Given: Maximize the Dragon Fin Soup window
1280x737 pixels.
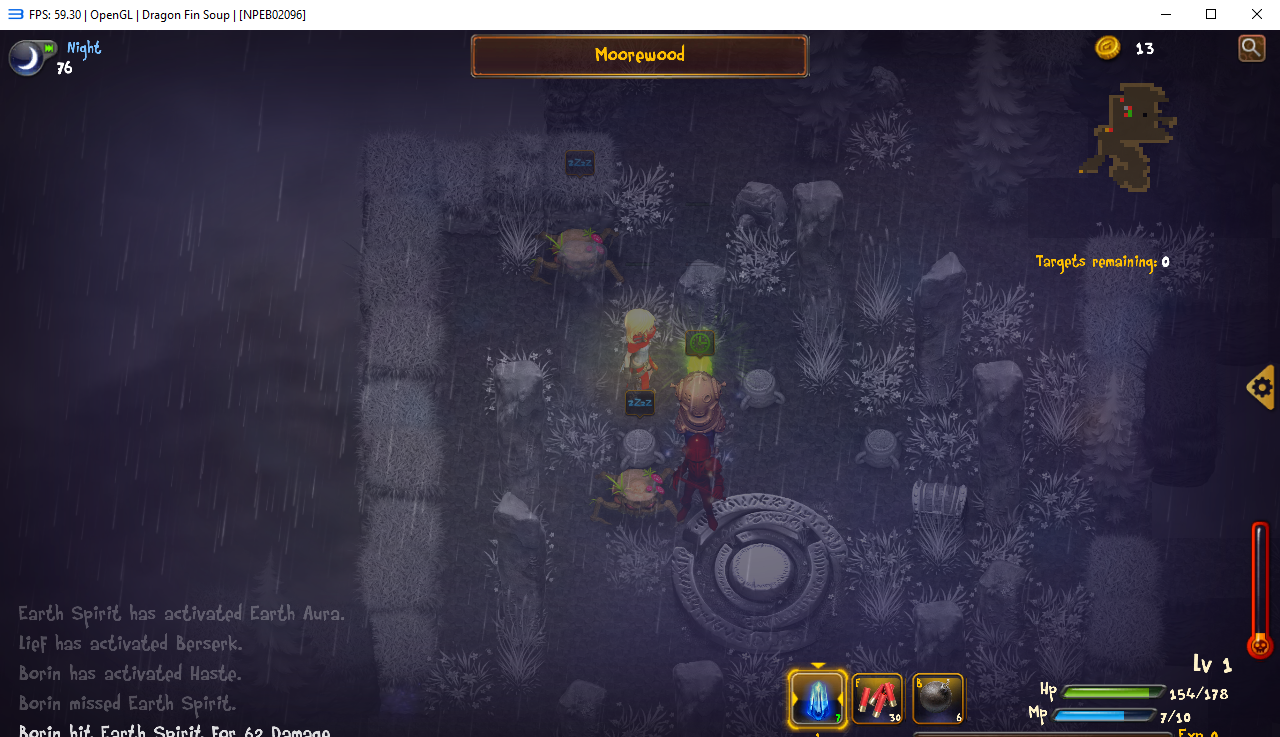Looking at the screenshot, I should tap(1210, 14).
